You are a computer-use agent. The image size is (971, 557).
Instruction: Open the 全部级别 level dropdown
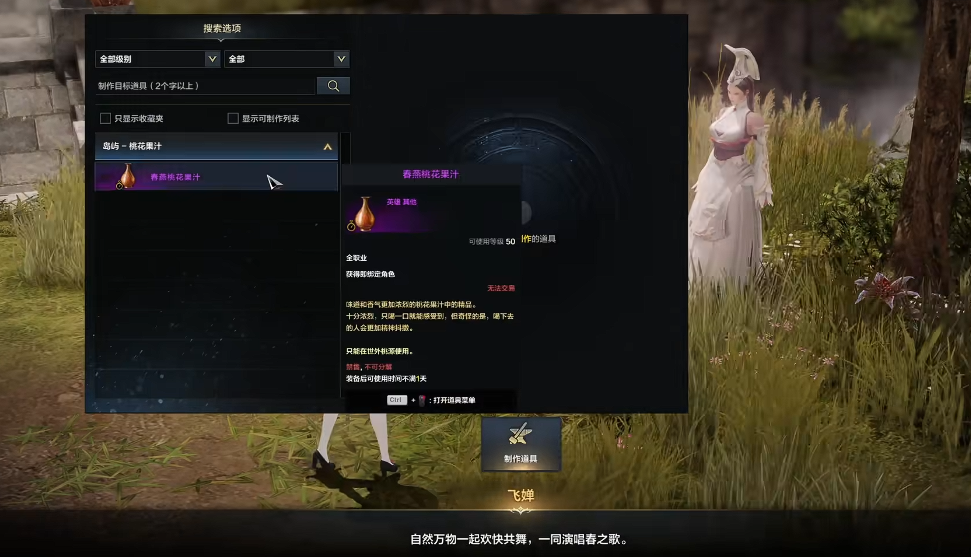pos(157,59)
